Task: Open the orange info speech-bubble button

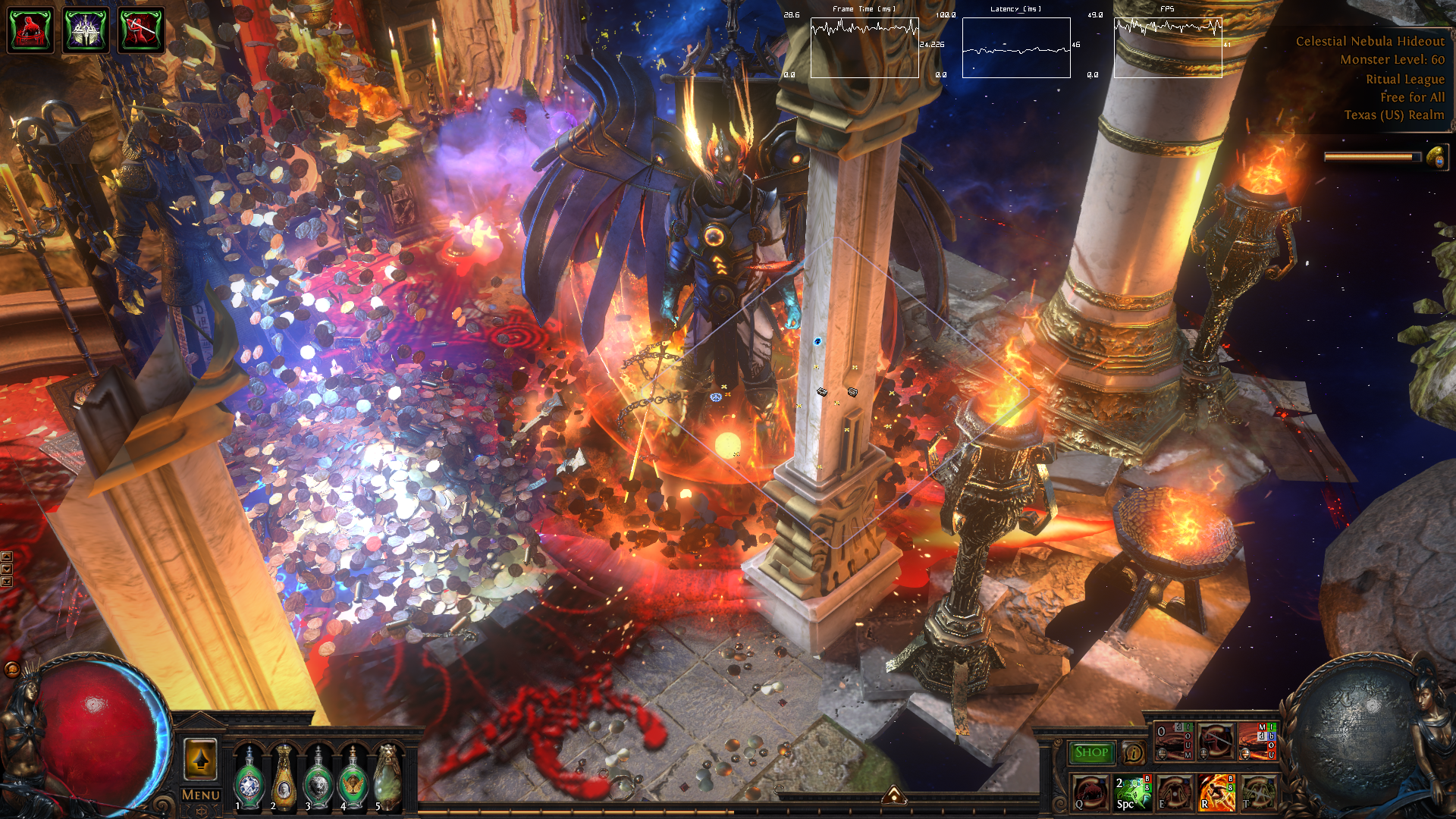Action: pyautogui.click(x=1133, y=752)
